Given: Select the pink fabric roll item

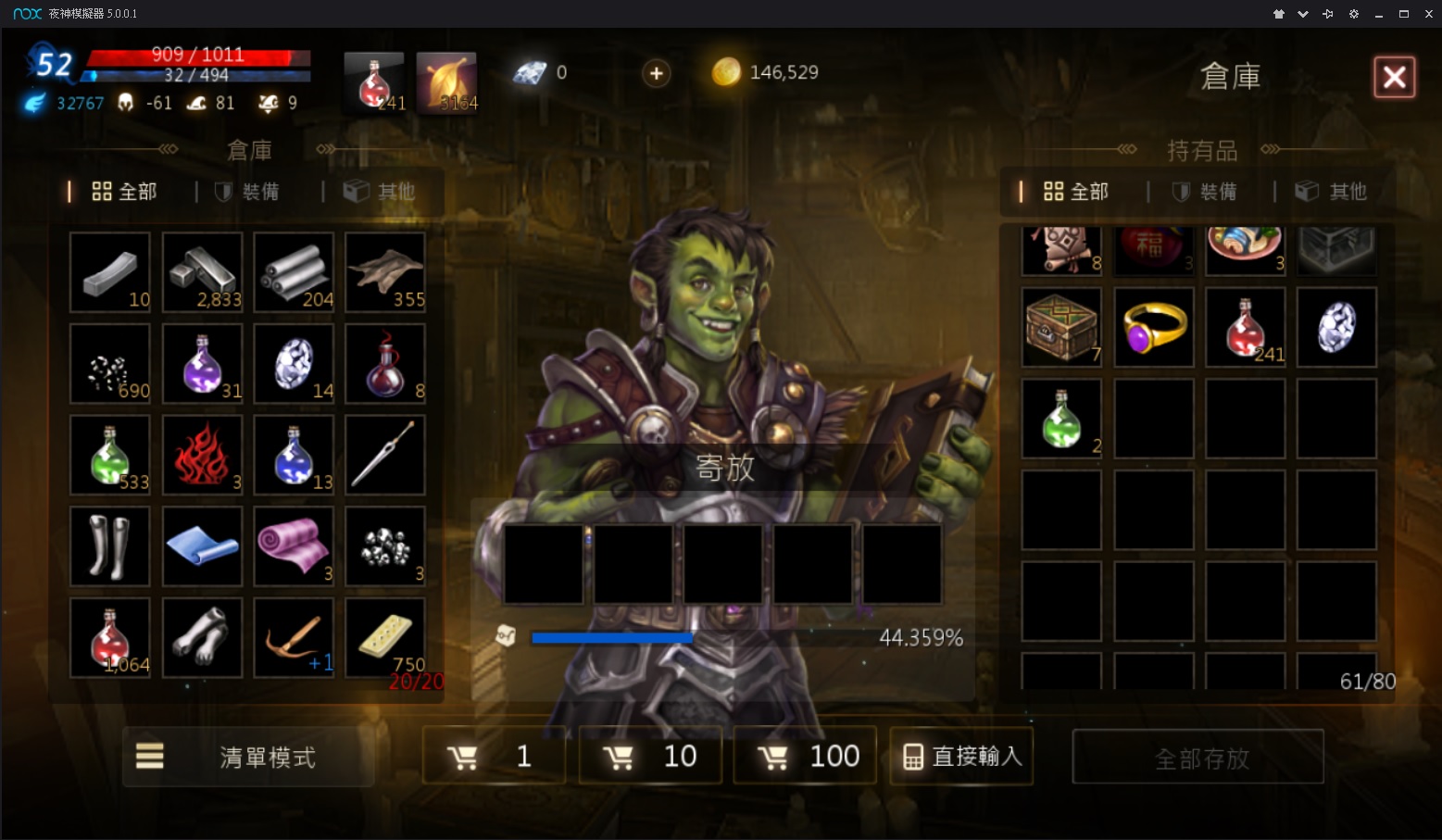Looking at the screenshot, I should 294,546.
